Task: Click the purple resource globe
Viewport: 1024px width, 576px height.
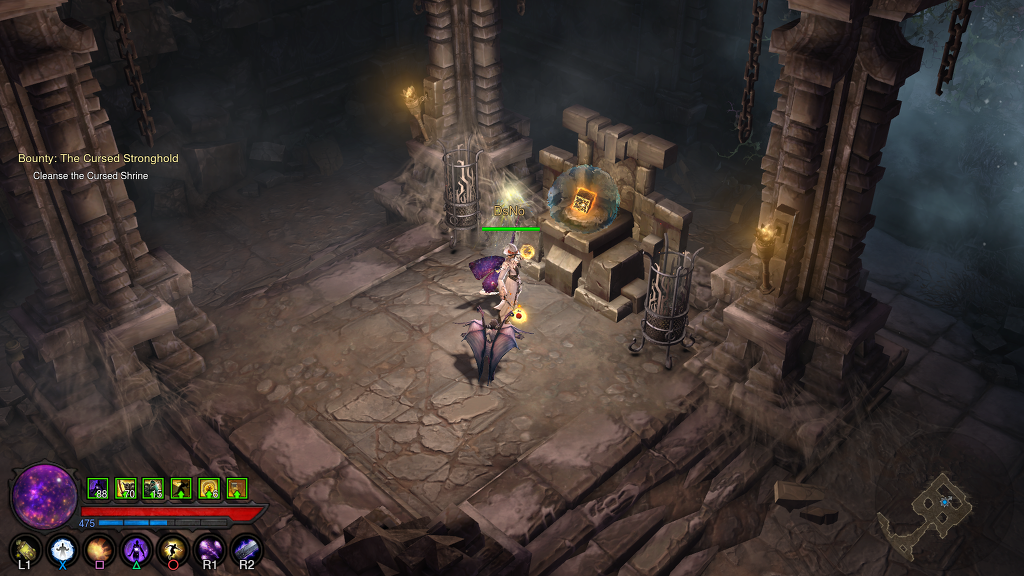Action: (x=45, y=497)
